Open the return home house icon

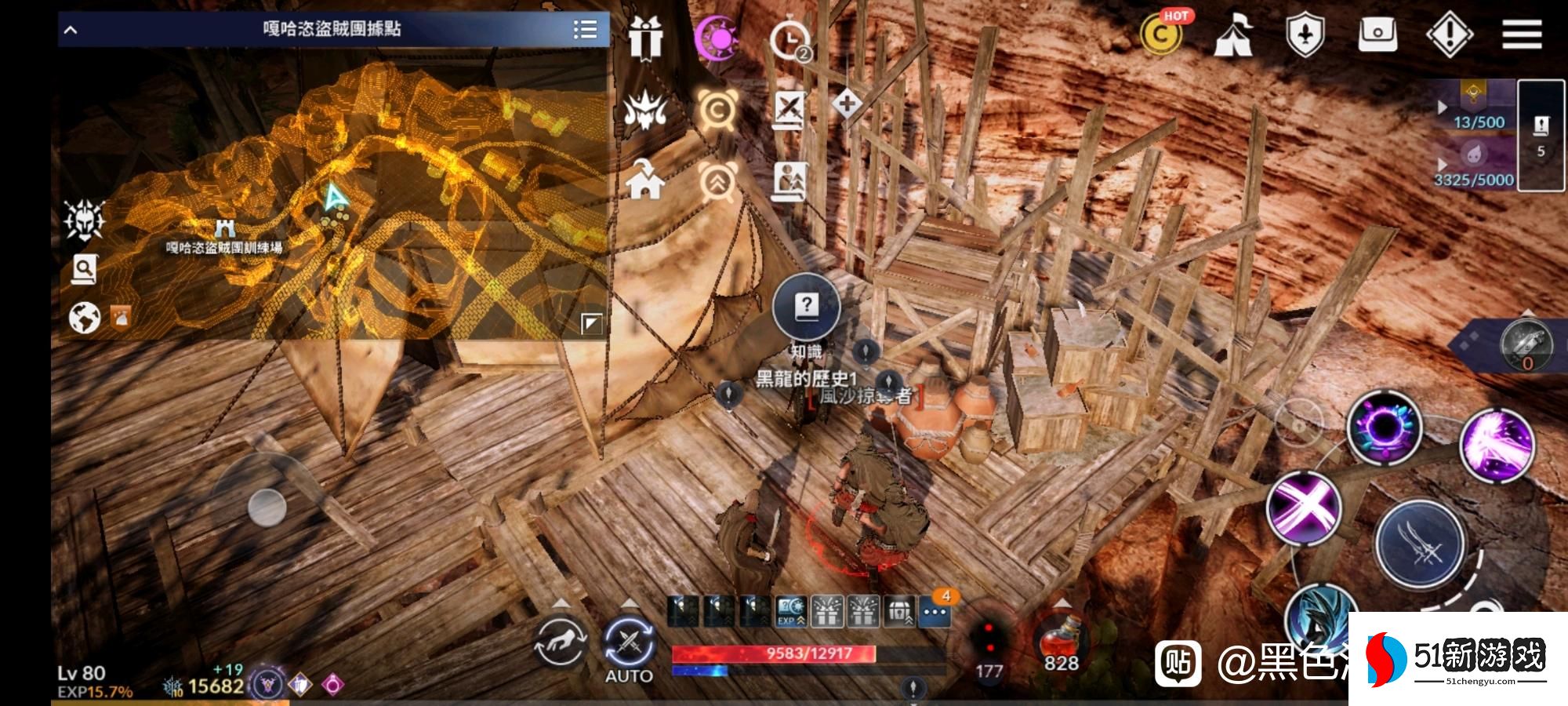click(645, 180)
